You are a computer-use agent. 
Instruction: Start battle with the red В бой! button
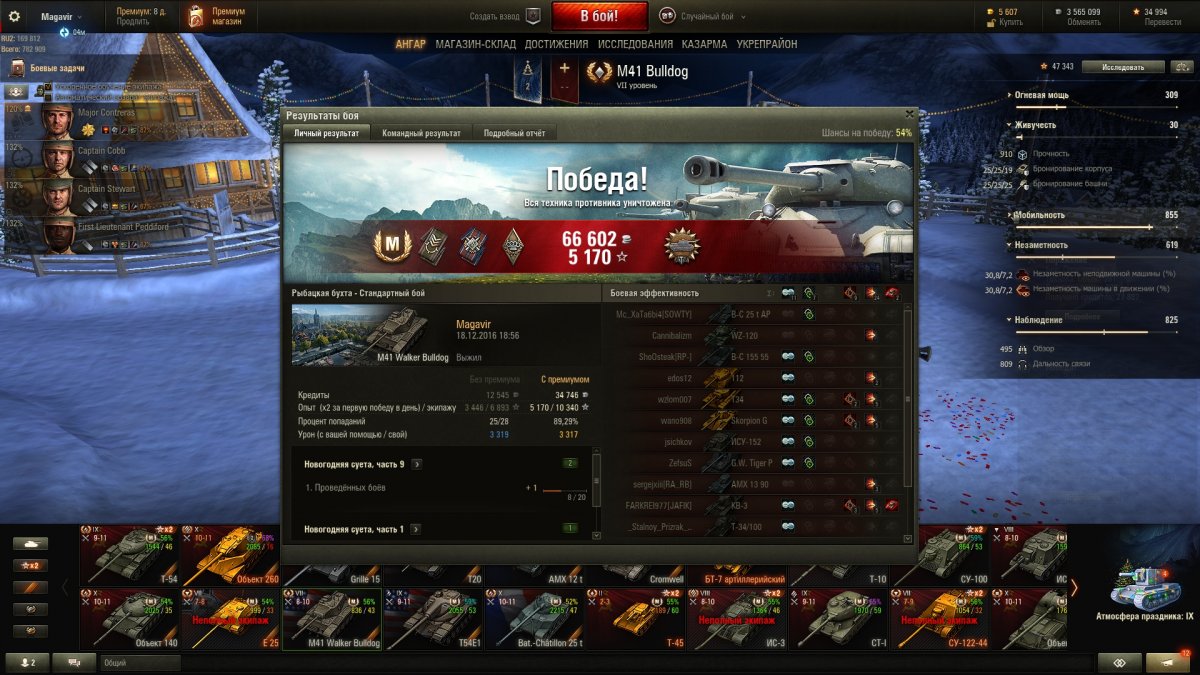pos(599,16)
